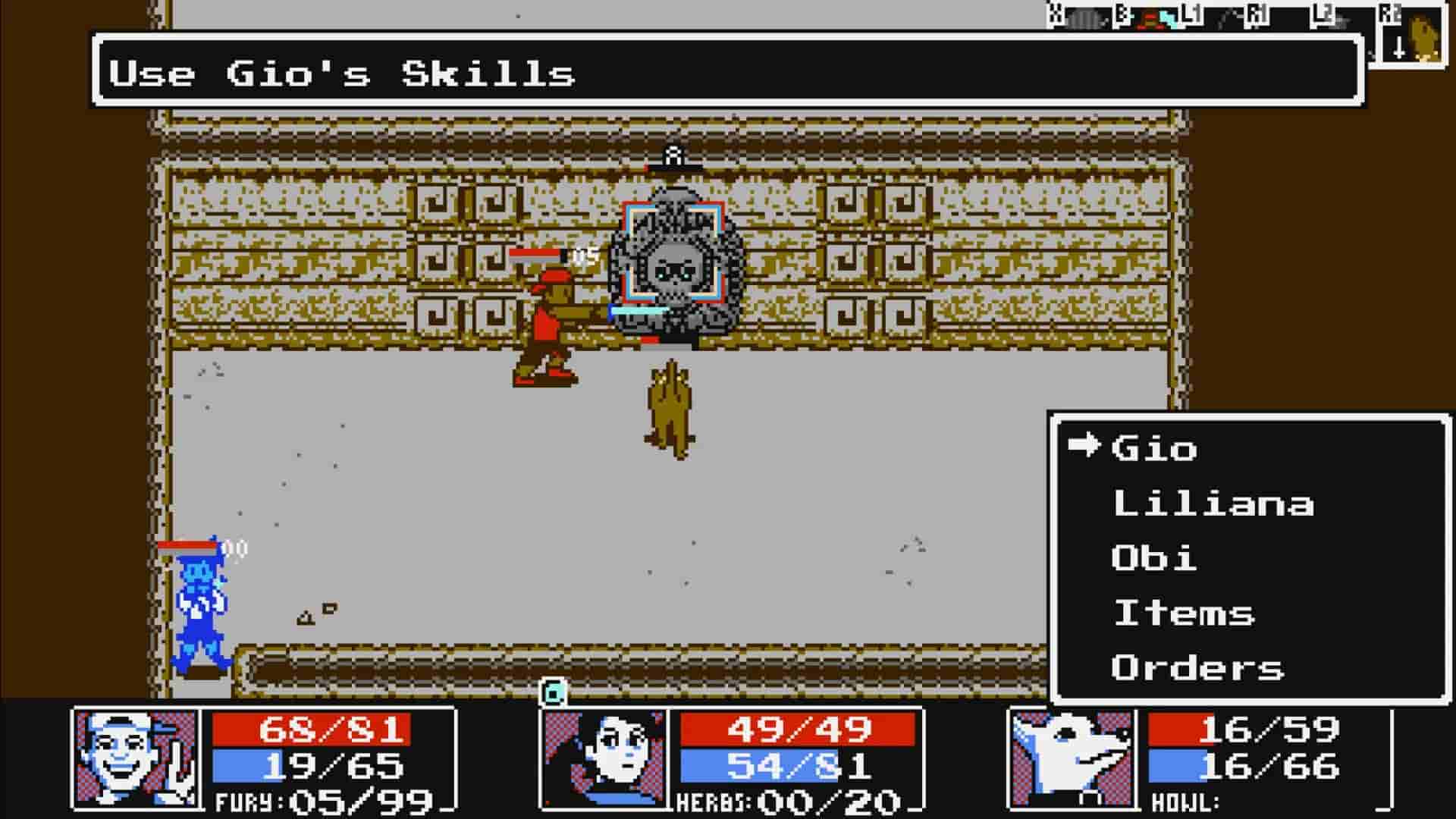Click the Use Gio's Skills prompt box
The image size is (1456, 819).
[341, 72]
